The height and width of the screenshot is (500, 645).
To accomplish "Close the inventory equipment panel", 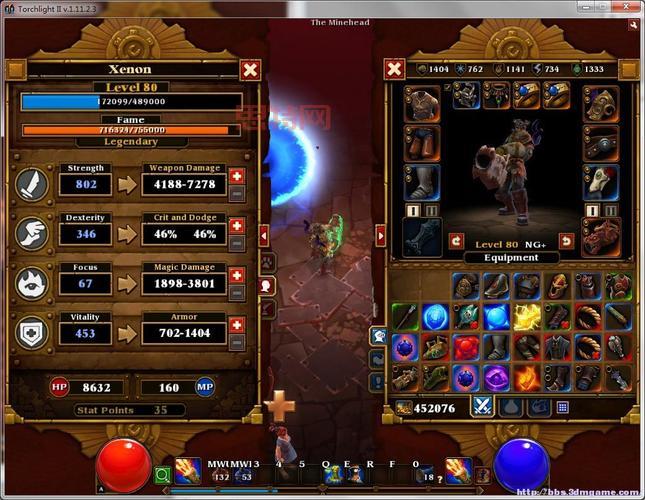I will point(395,69).
